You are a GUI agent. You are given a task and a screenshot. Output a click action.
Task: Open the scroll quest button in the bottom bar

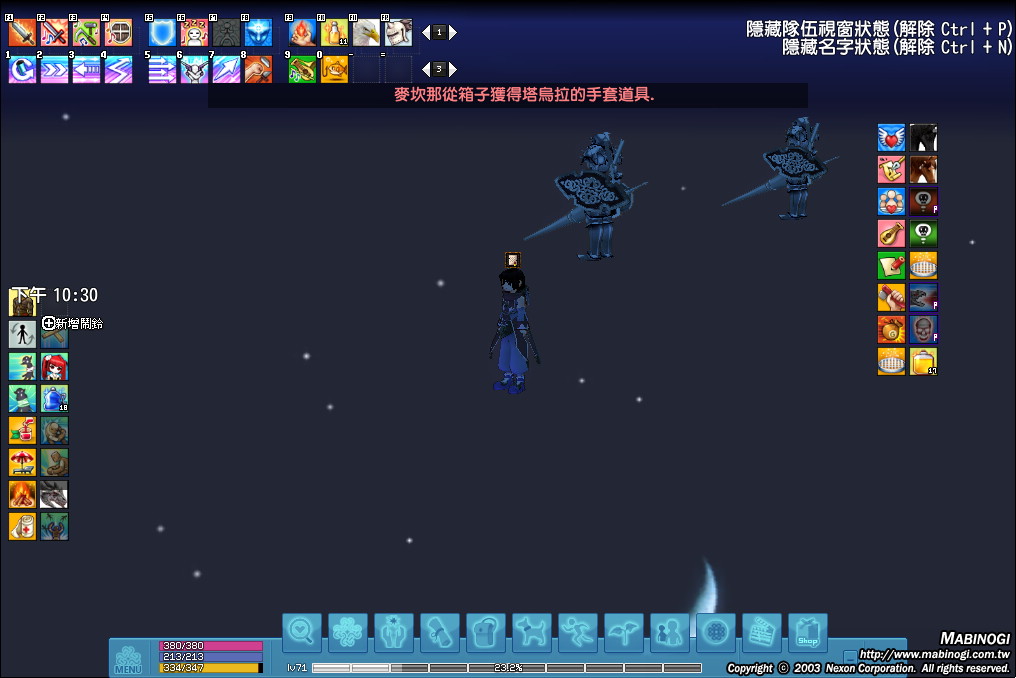coord(439,632)
